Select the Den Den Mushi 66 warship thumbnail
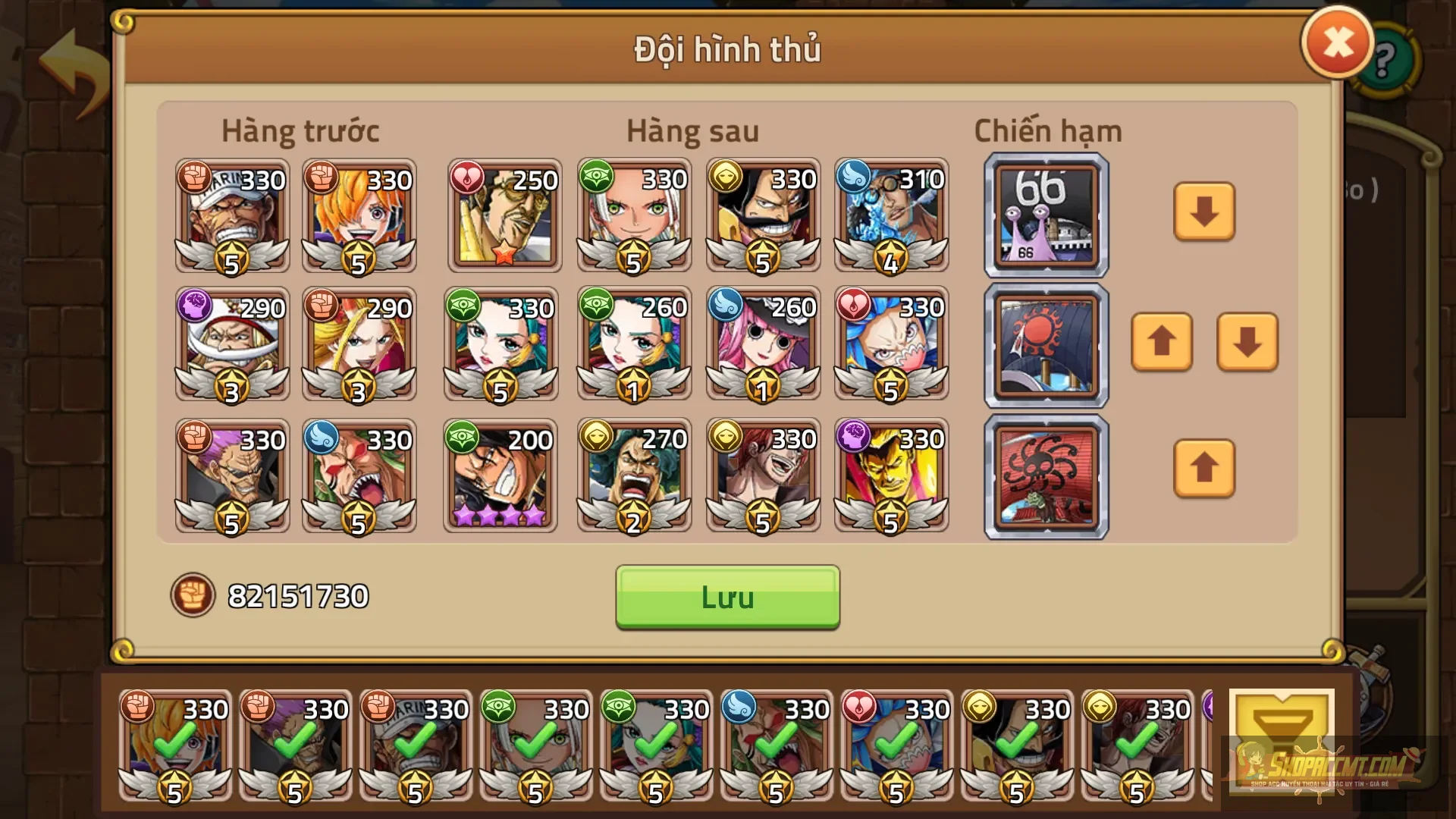The image size is (1456, 819). (1045, 215)
